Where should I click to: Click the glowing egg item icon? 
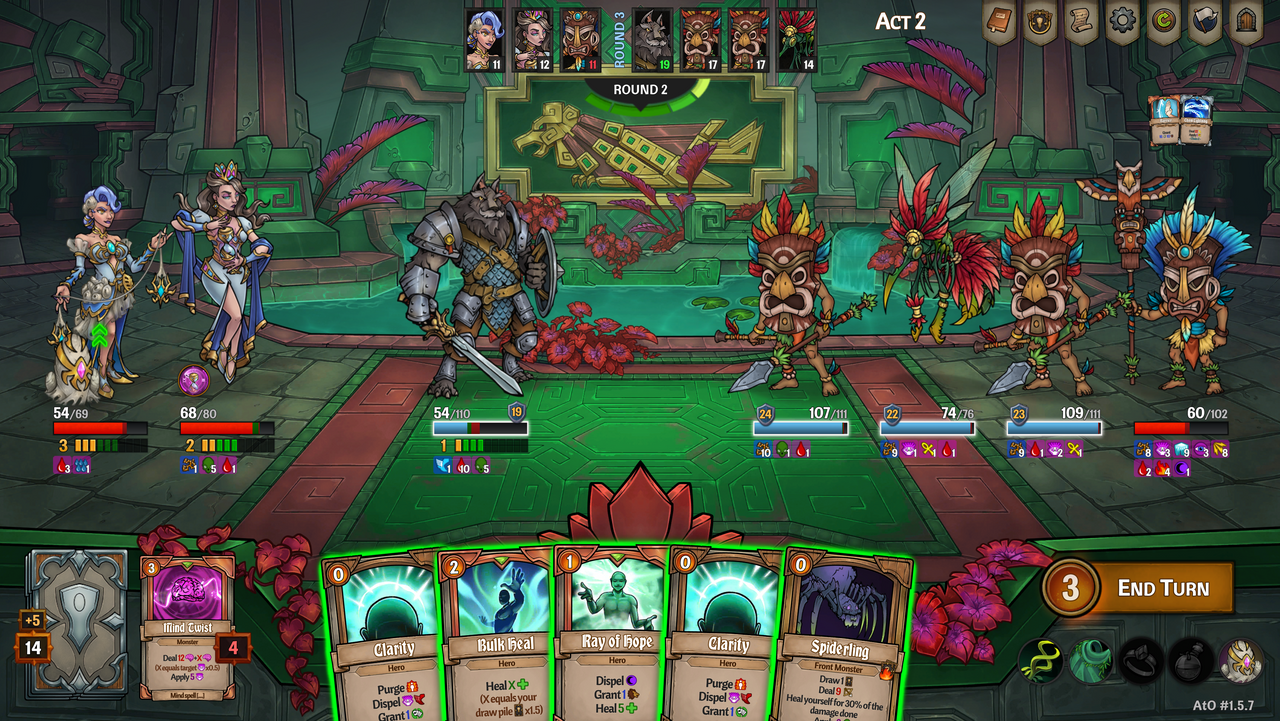1239,662
